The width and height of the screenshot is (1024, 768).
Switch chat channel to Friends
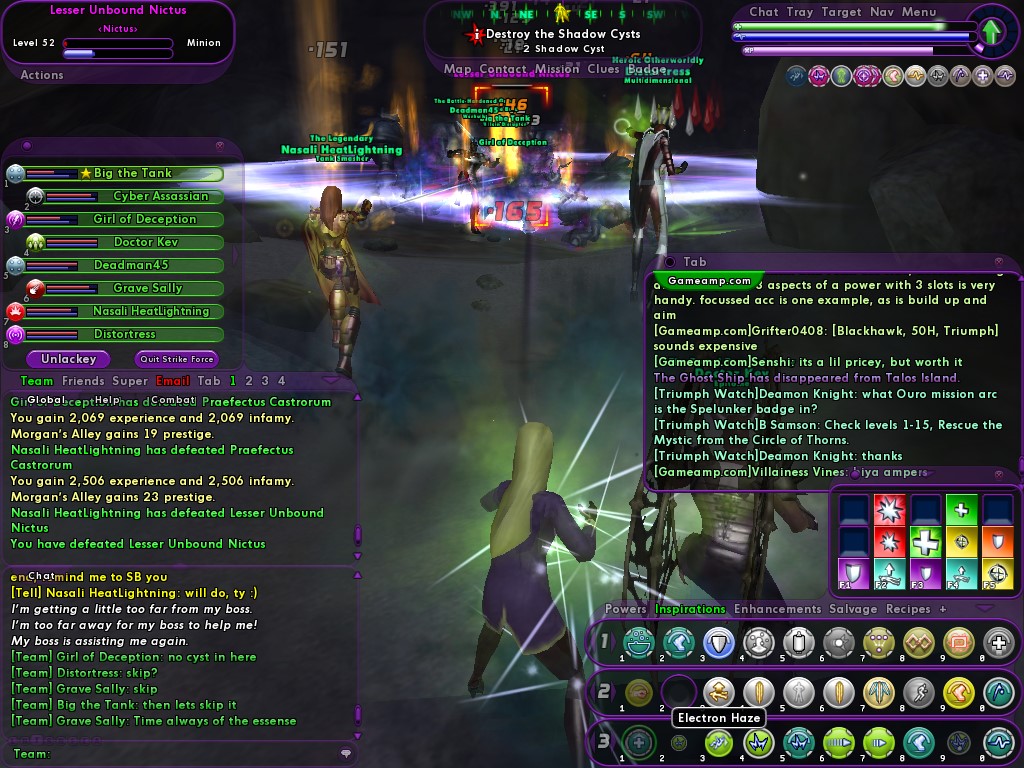(83, 381)
